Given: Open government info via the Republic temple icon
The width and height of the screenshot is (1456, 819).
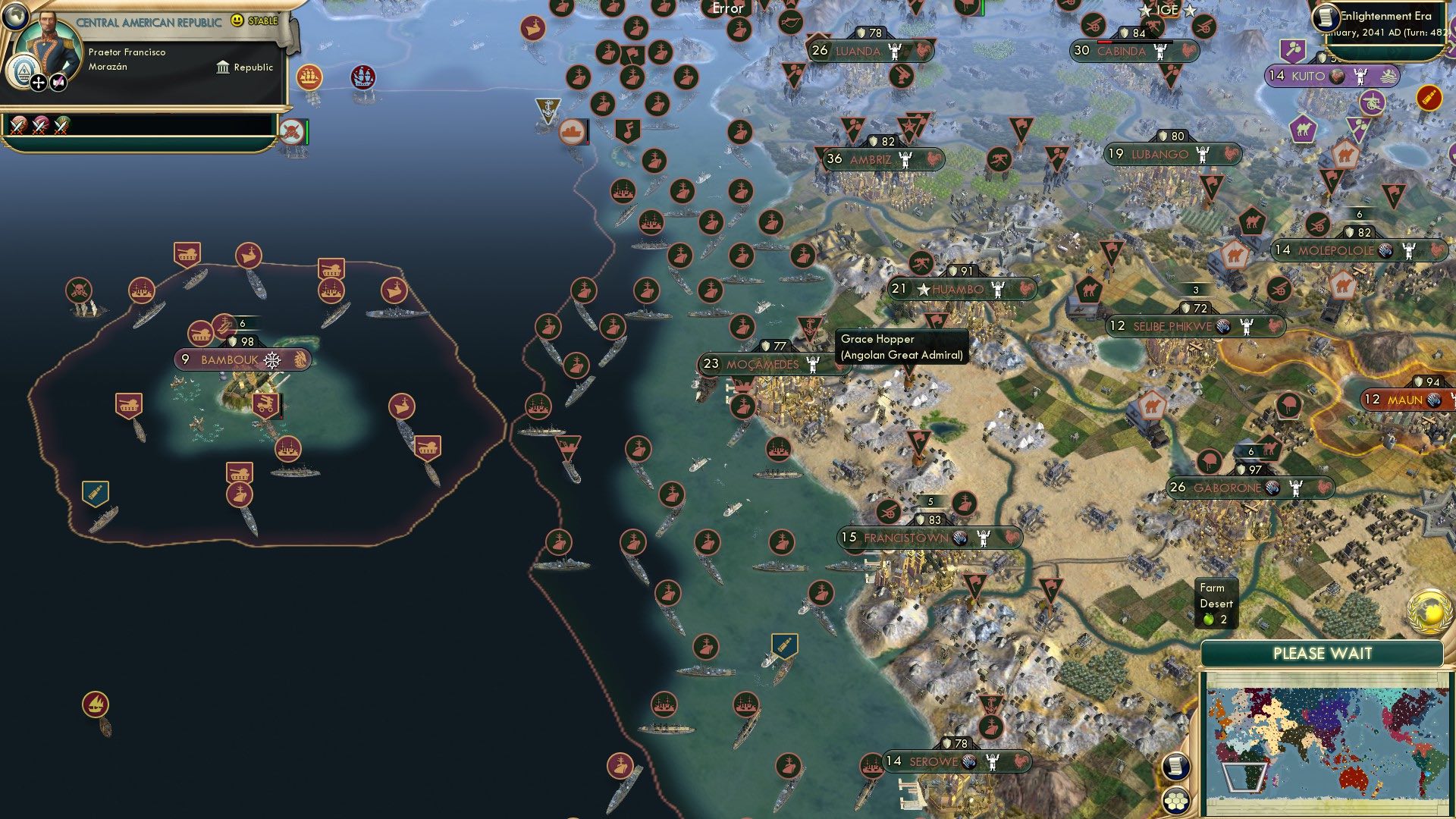Looking at the screenshot, I should point(223,67).
